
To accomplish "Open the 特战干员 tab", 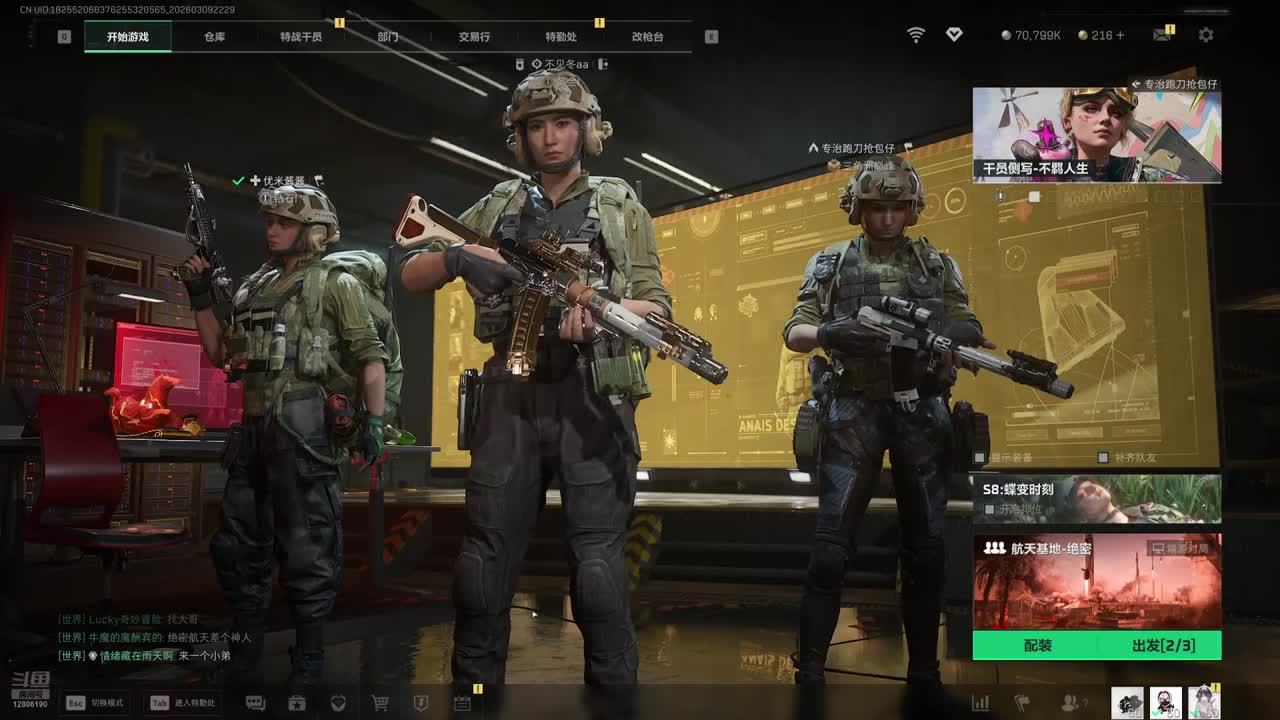I will click(x=301, y=37).
